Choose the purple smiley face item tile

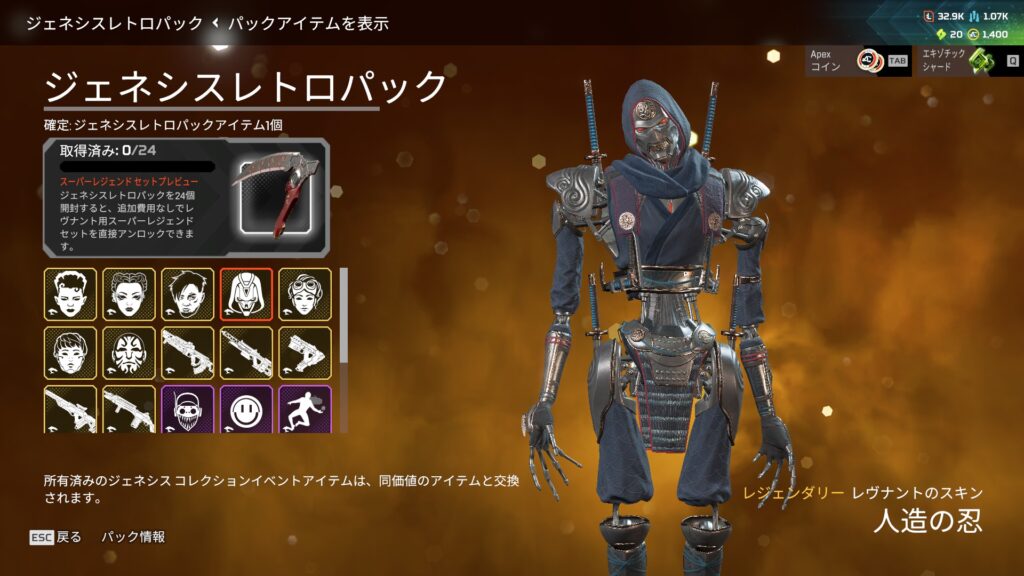(x=246, y=409)
